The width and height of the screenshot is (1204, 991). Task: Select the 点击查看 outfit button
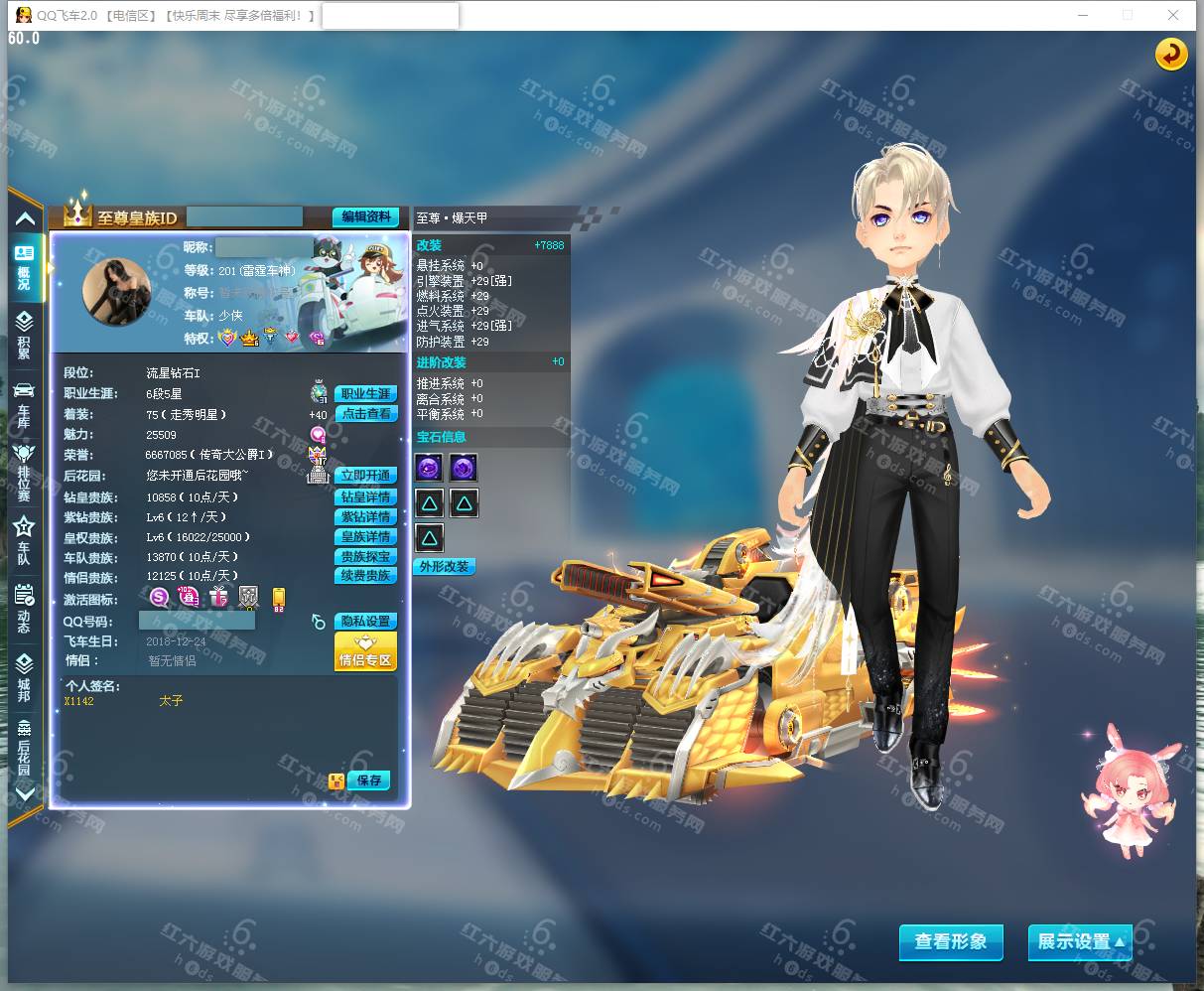tap(366, 414)
